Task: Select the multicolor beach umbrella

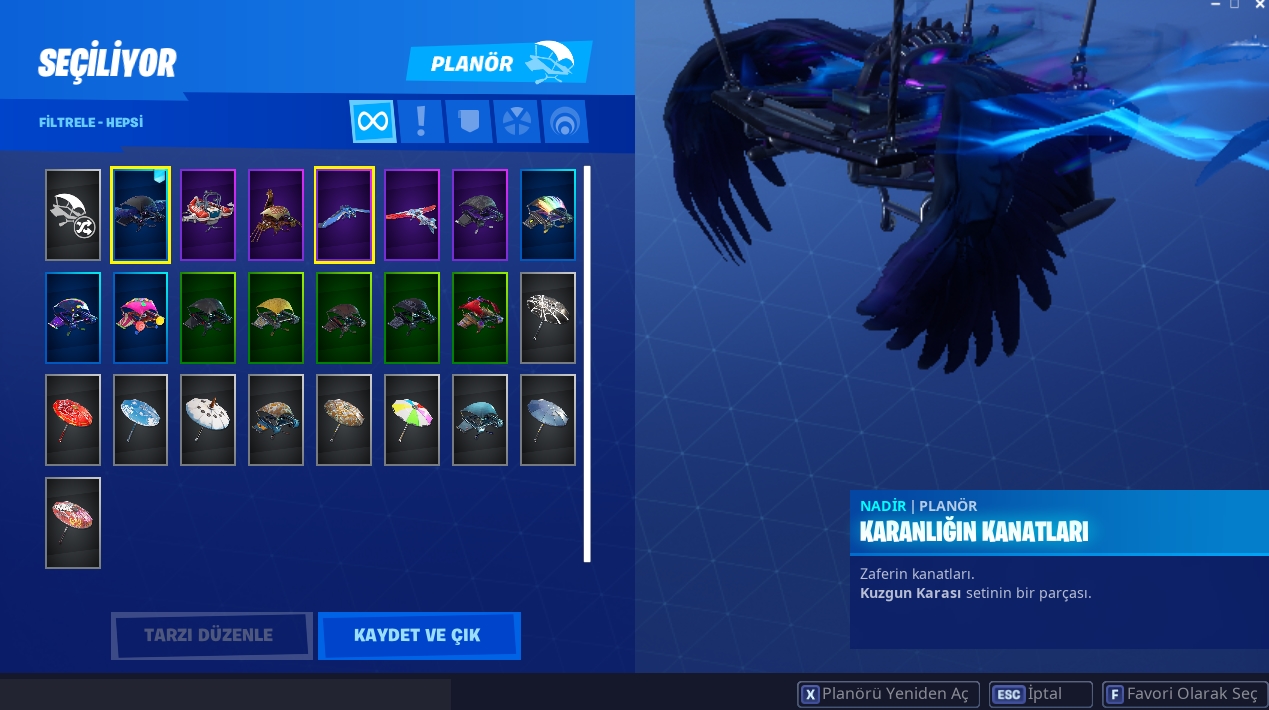Action: pyautogui.click(x=412, y=420)
